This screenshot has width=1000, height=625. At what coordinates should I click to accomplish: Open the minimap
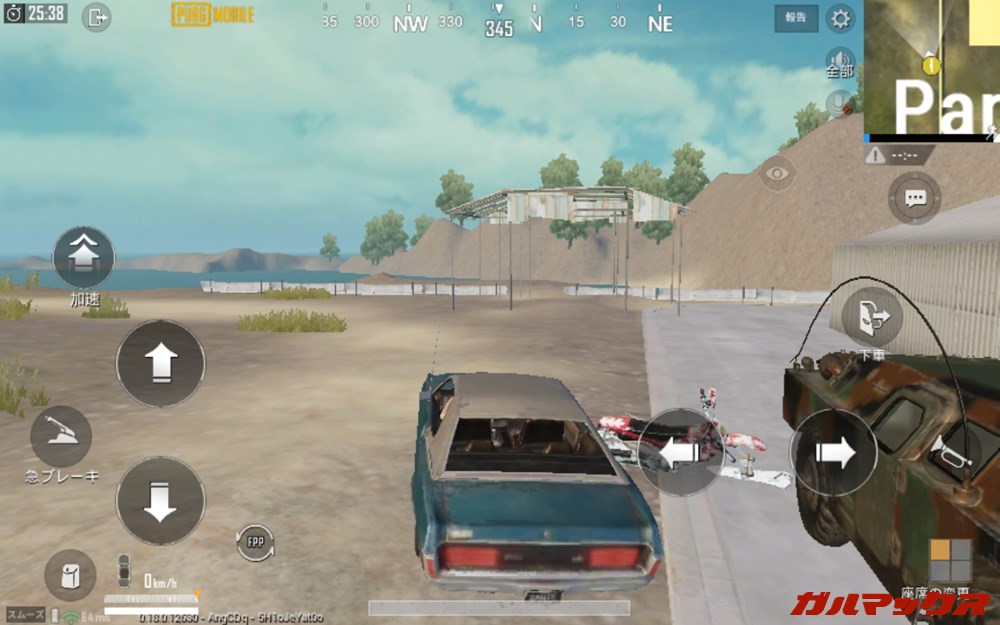click(932, 67)
